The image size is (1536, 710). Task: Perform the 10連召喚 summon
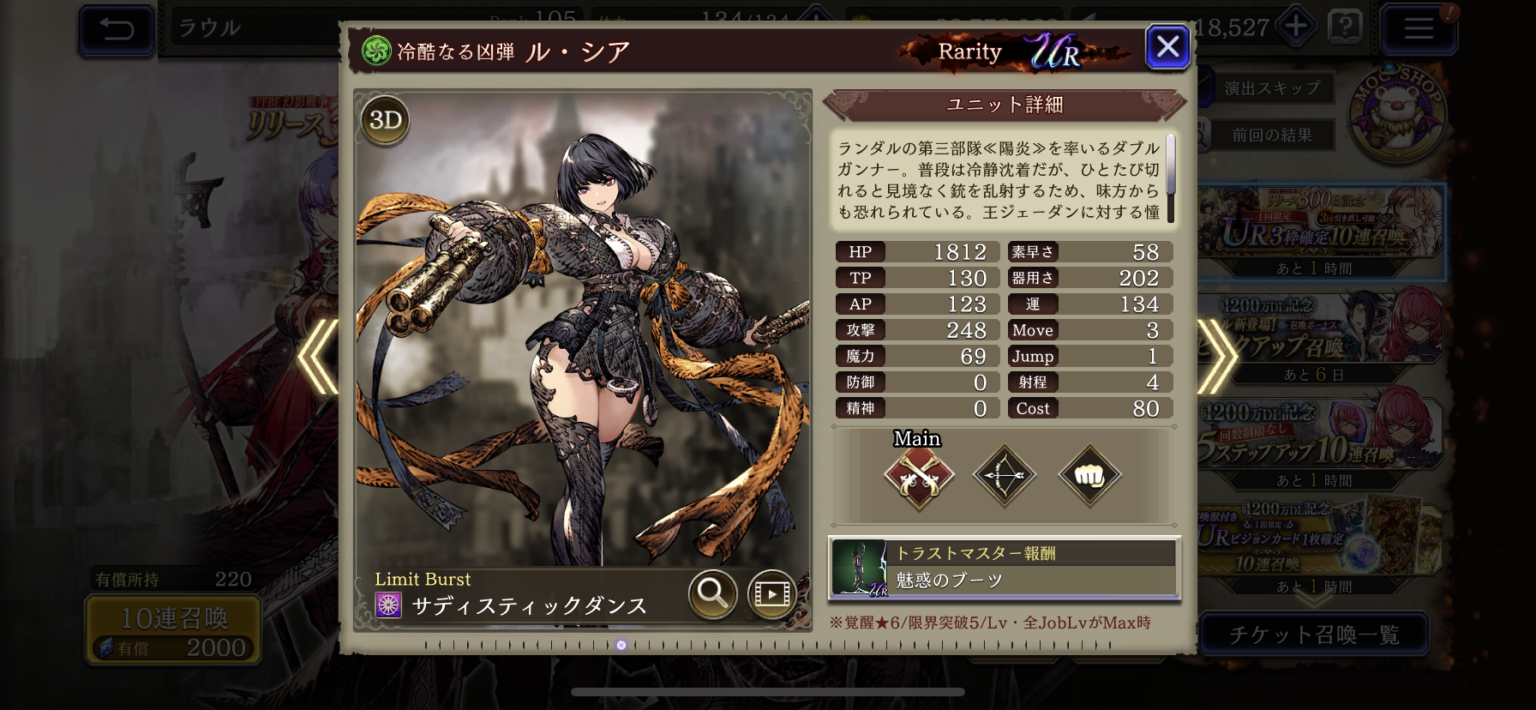click(174, 630)
